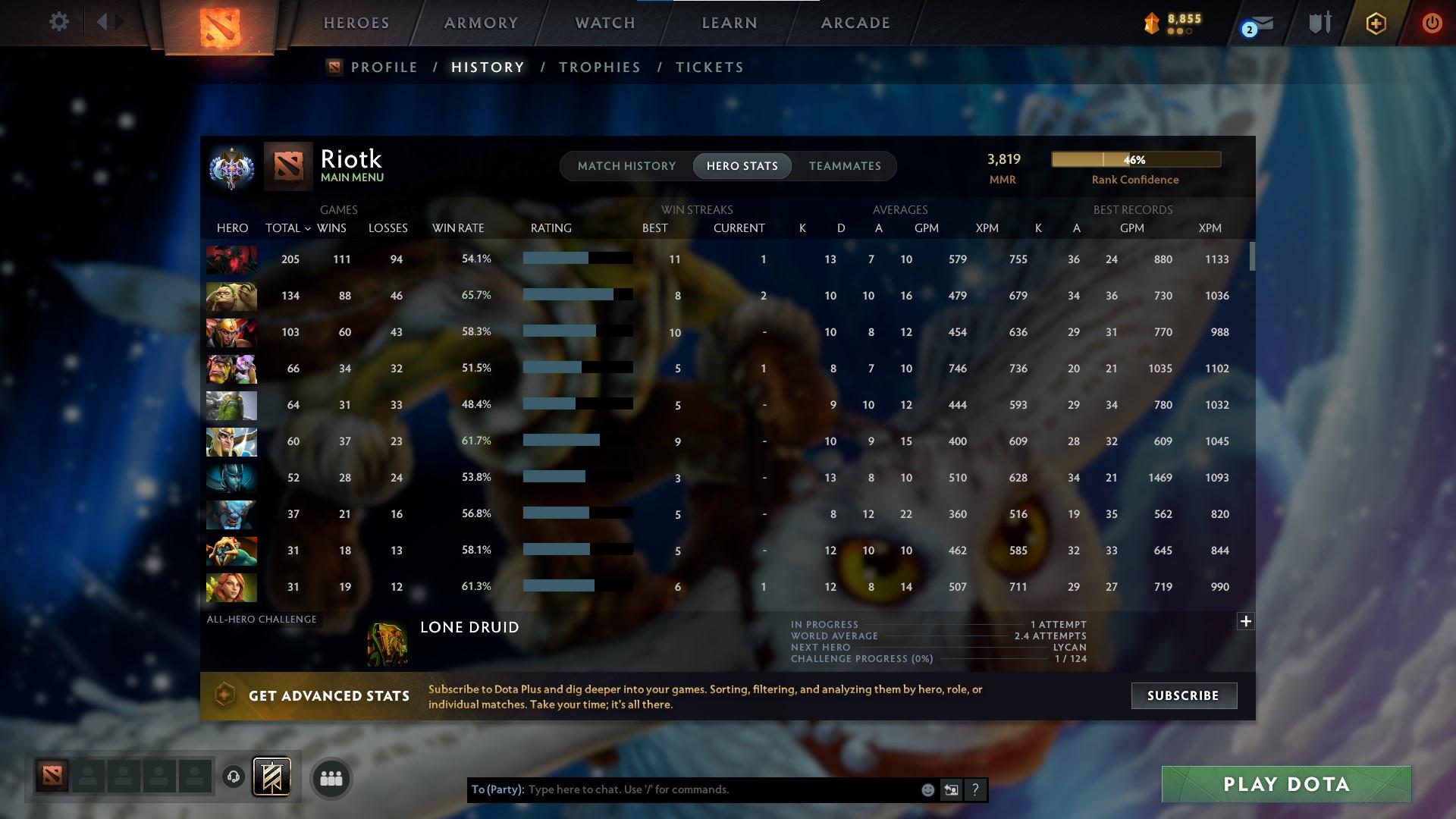The width and height of the screenshot is (1456, 819).
Task: Open the group finder with the three-people icon
Action: tap(331, 778)
